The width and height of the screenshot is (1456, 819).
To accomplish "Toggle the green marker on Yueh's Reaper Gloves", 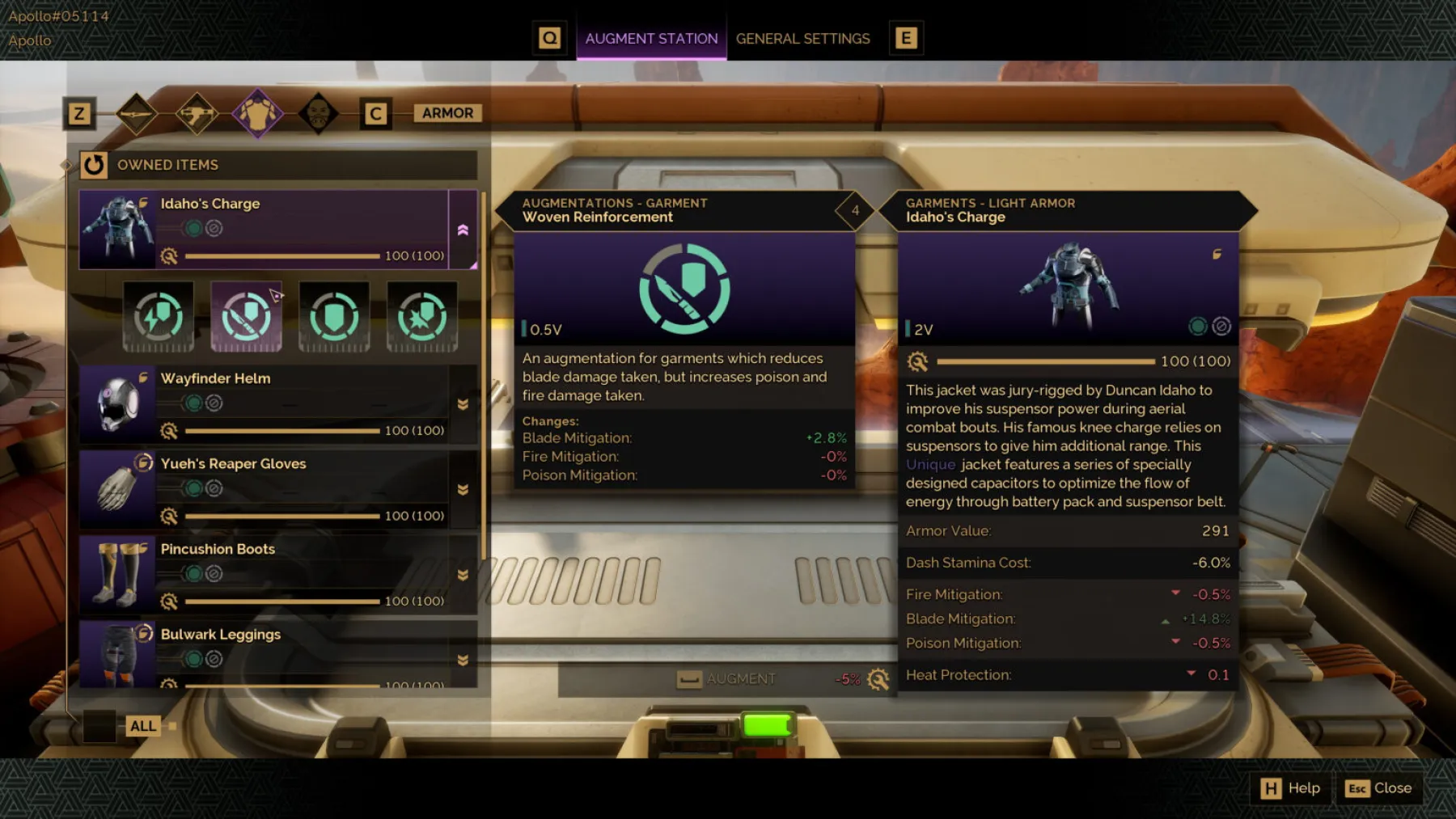I will (194, 488).
